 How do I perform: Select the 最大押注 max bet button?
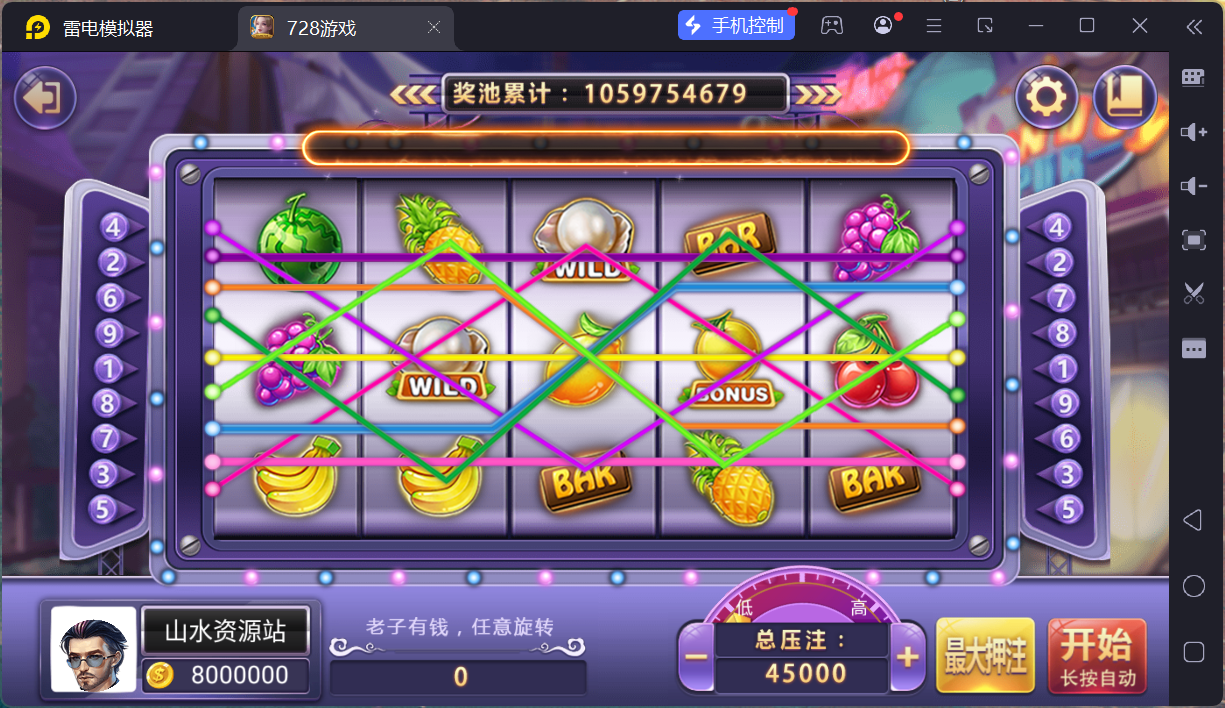tap(985, 656)
